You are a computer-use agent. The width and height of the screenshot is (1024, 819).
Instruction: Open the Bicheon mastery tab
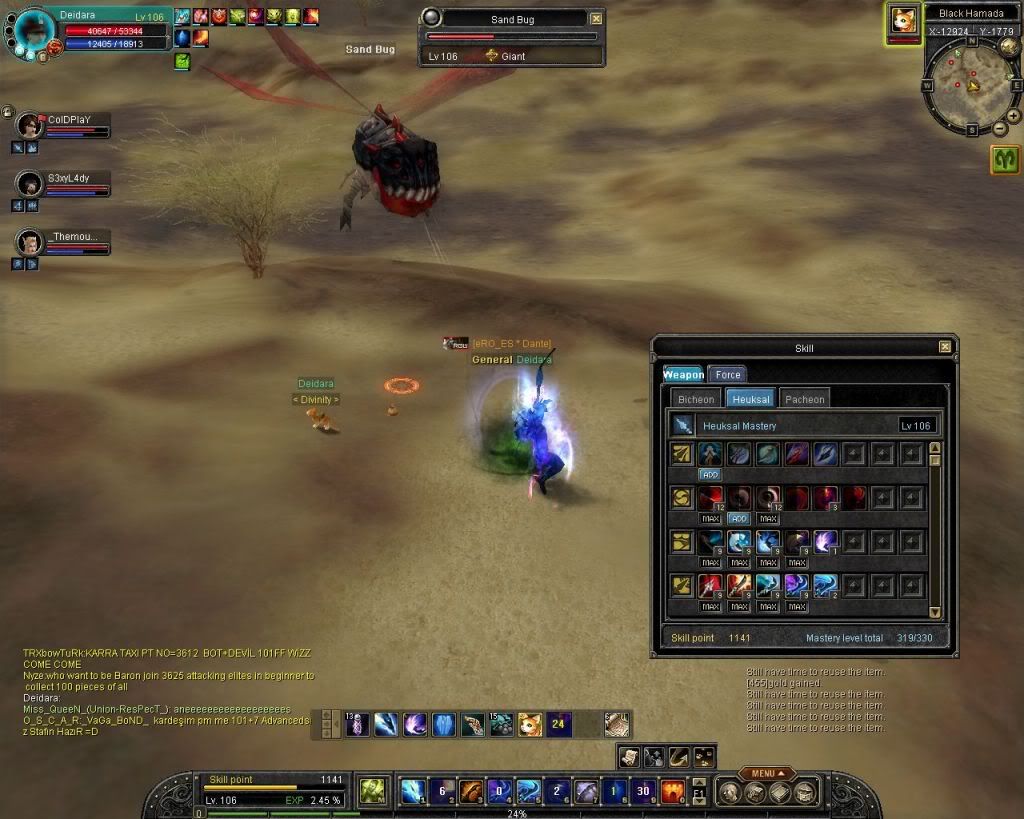tap(696, 399)
